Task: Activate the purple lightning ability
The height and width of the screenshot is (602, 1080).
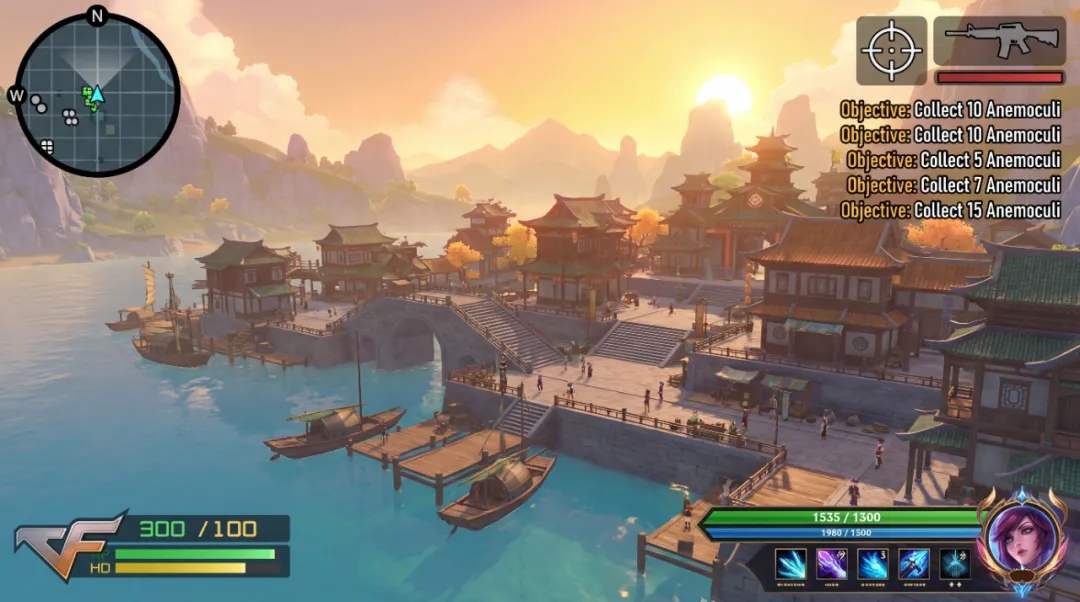Action: click(832, 564)
